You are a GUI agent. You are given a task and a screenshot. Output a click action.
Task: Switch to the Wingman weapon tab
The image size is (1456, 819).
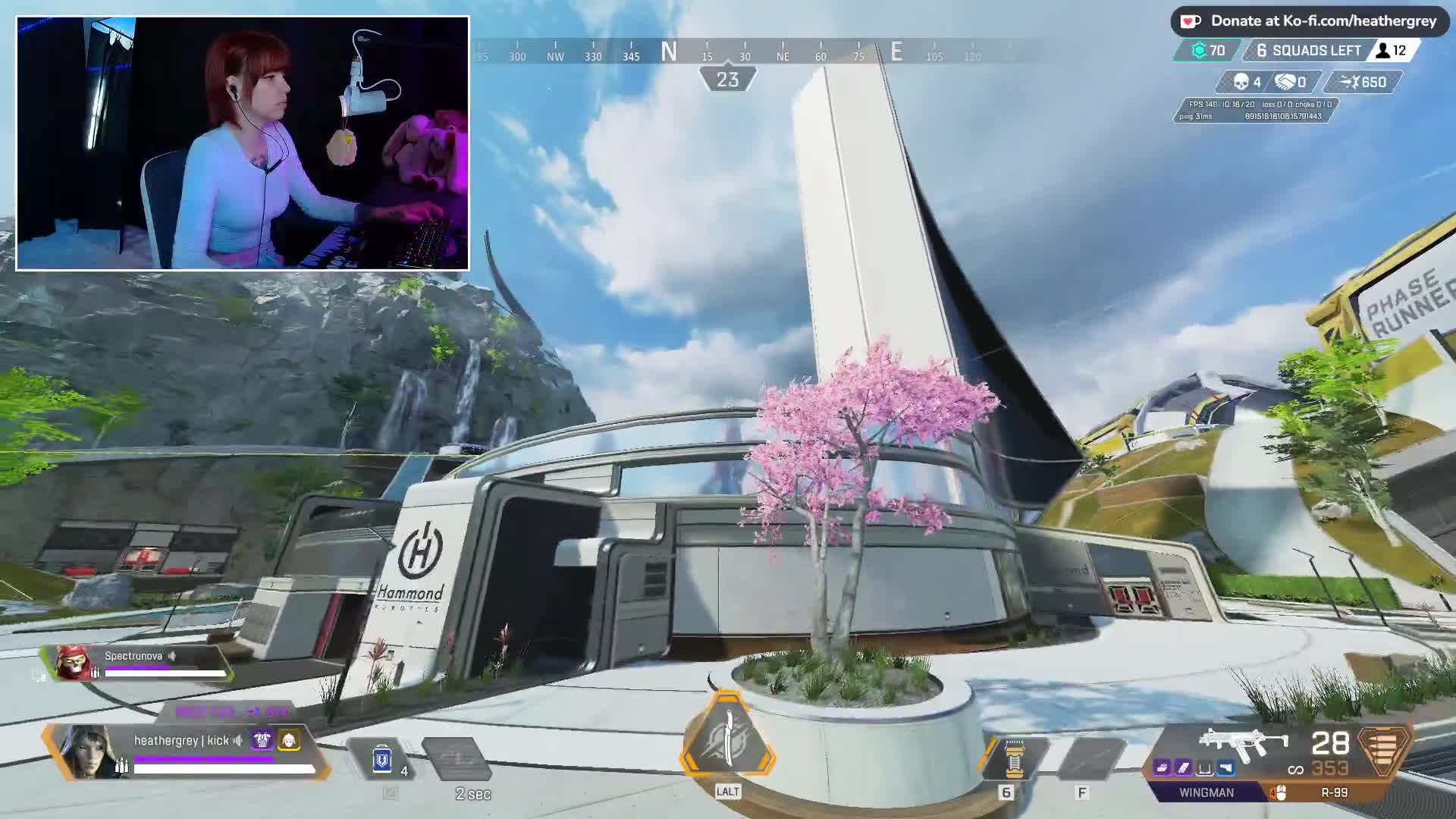(x=1206, y=792)
